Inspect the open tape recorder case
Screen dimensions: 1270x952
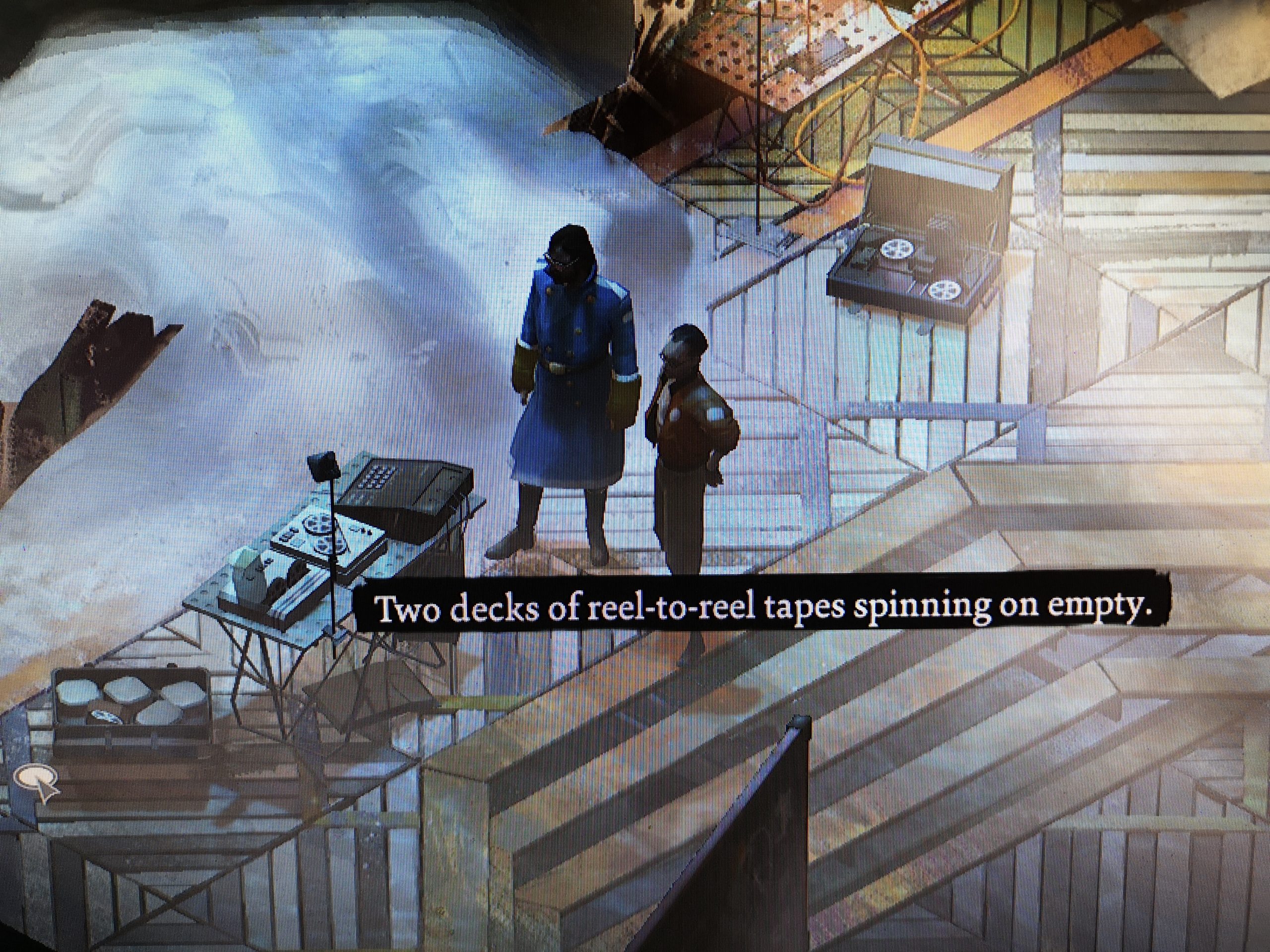point(919,247)
